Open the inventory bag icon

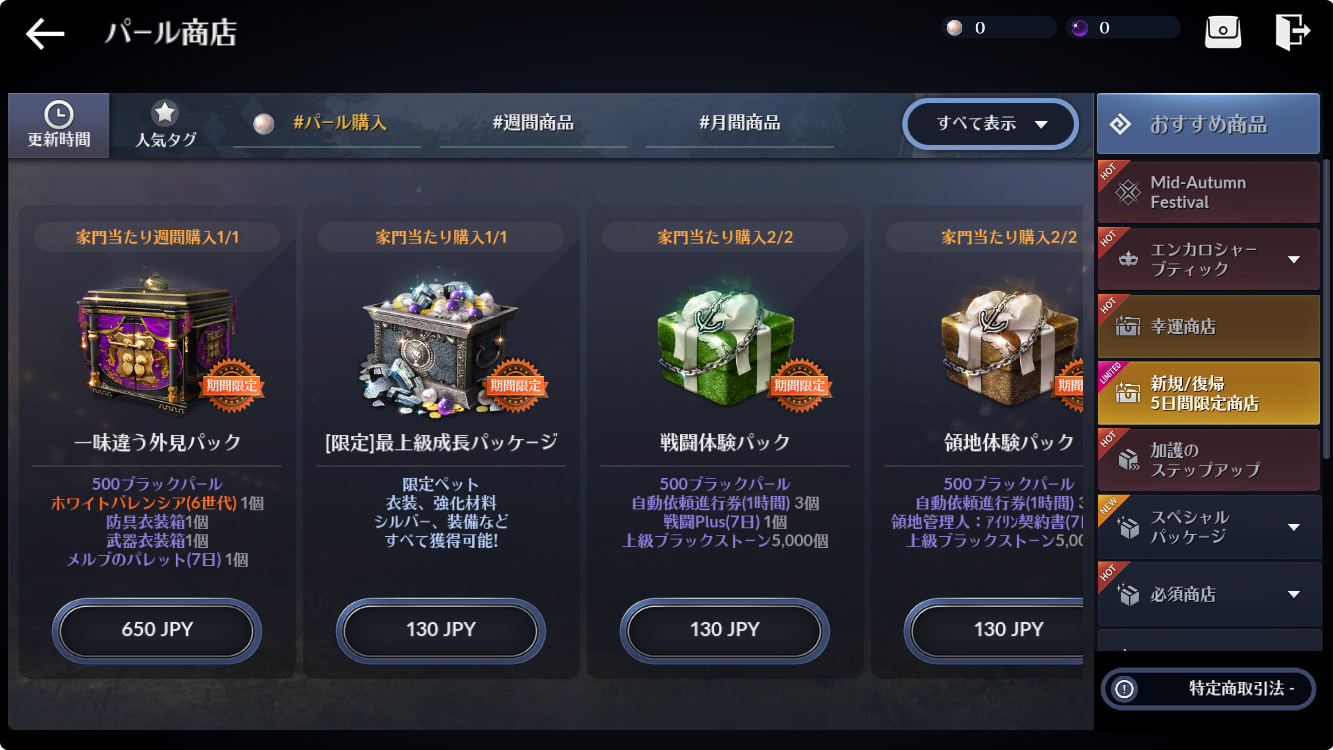pos(1223,31)
